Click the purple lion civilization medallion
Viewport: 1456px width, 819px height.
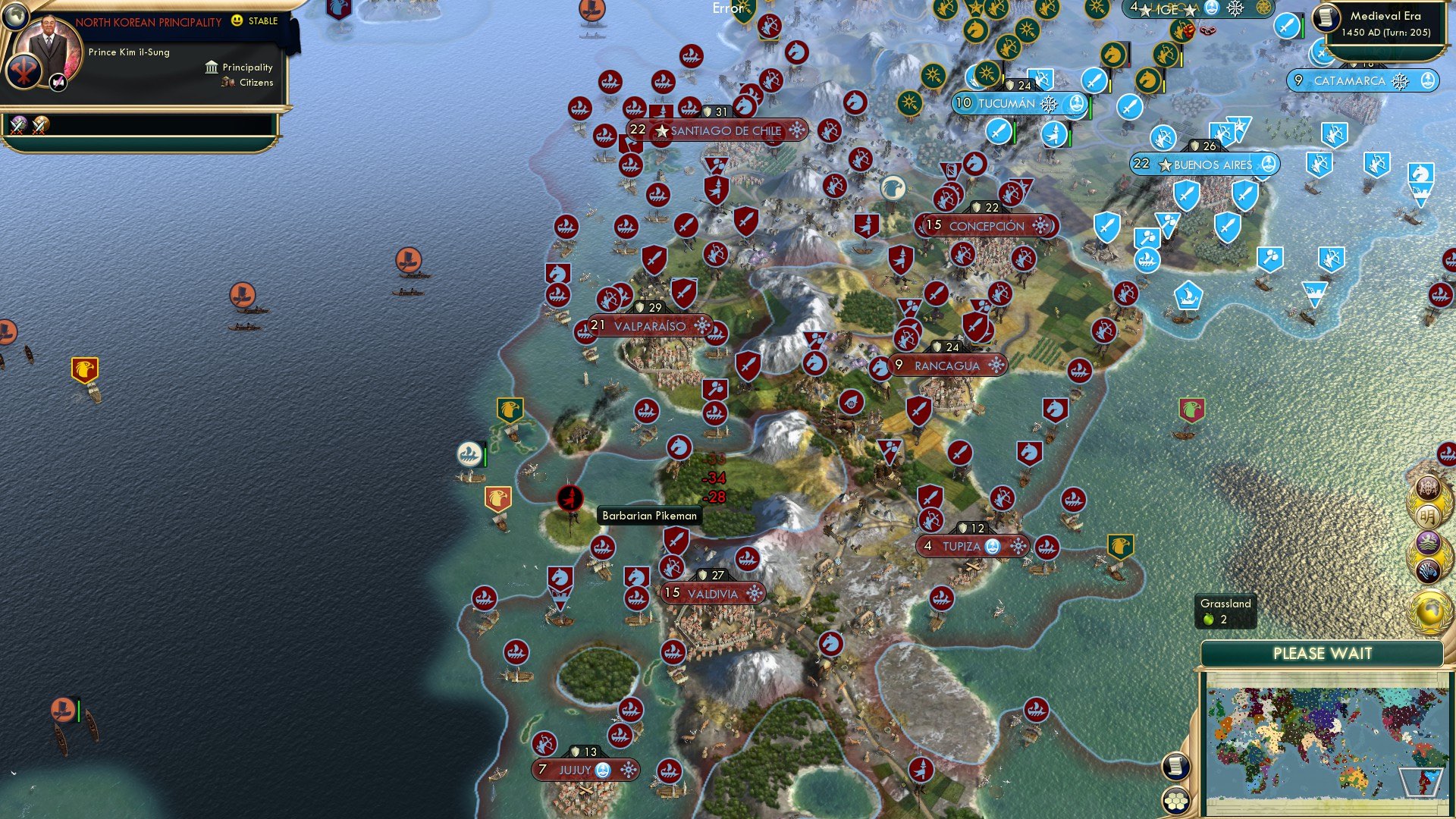pyautogui.click(x=1428, y=541)
